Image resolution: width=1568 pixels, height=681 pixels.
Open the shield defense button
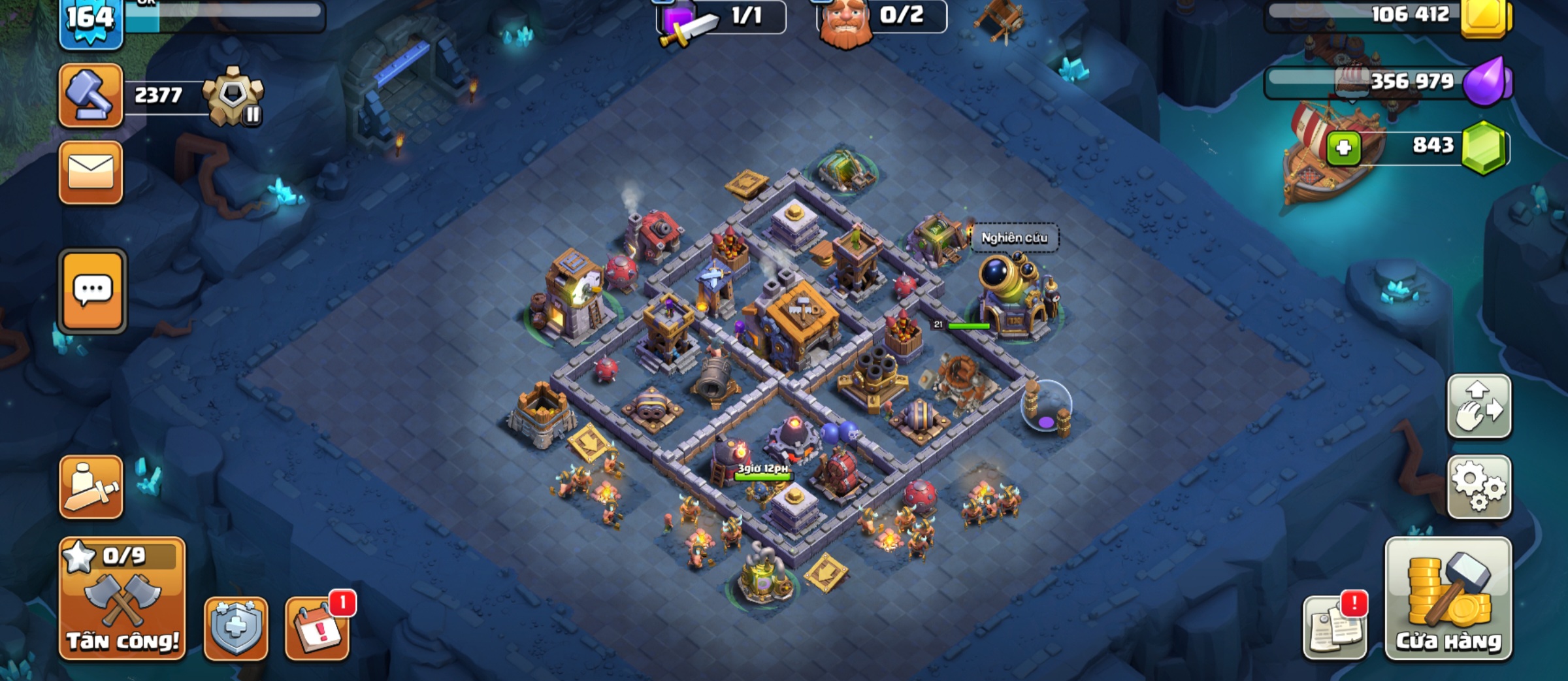(236, 628)
